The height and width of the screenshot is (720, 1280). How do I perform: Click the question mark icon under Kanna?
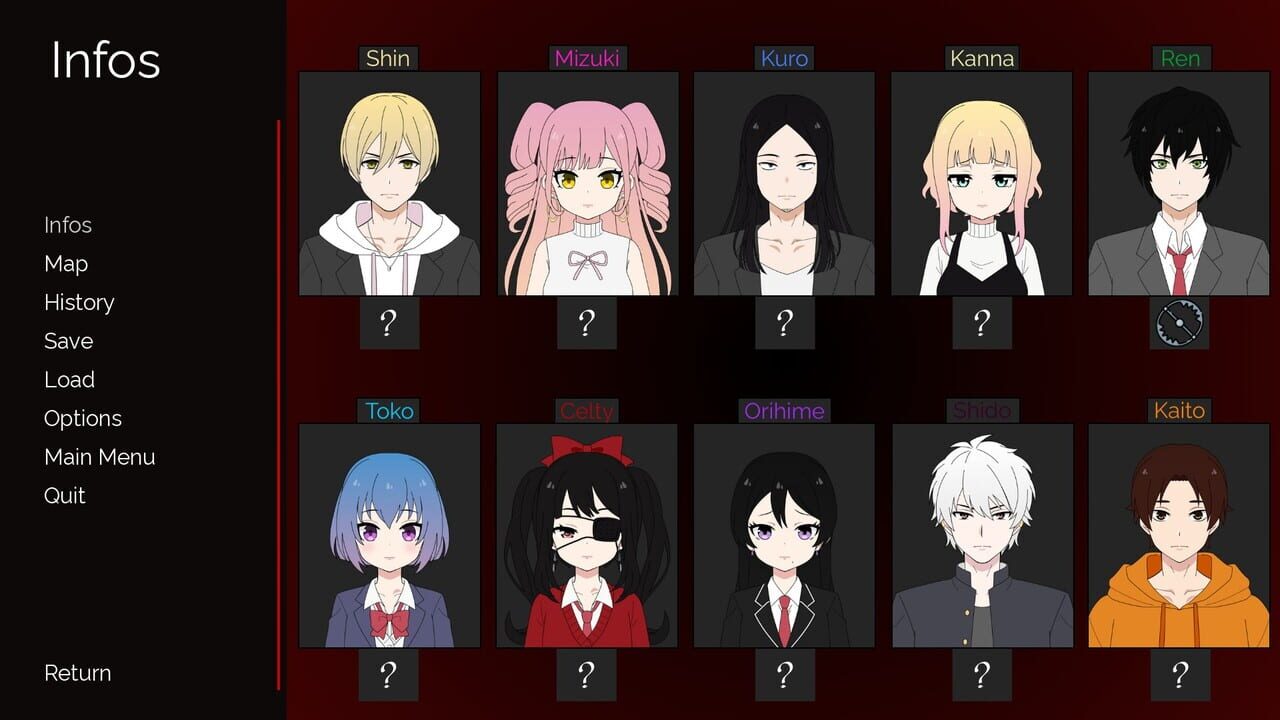point(982,322)
